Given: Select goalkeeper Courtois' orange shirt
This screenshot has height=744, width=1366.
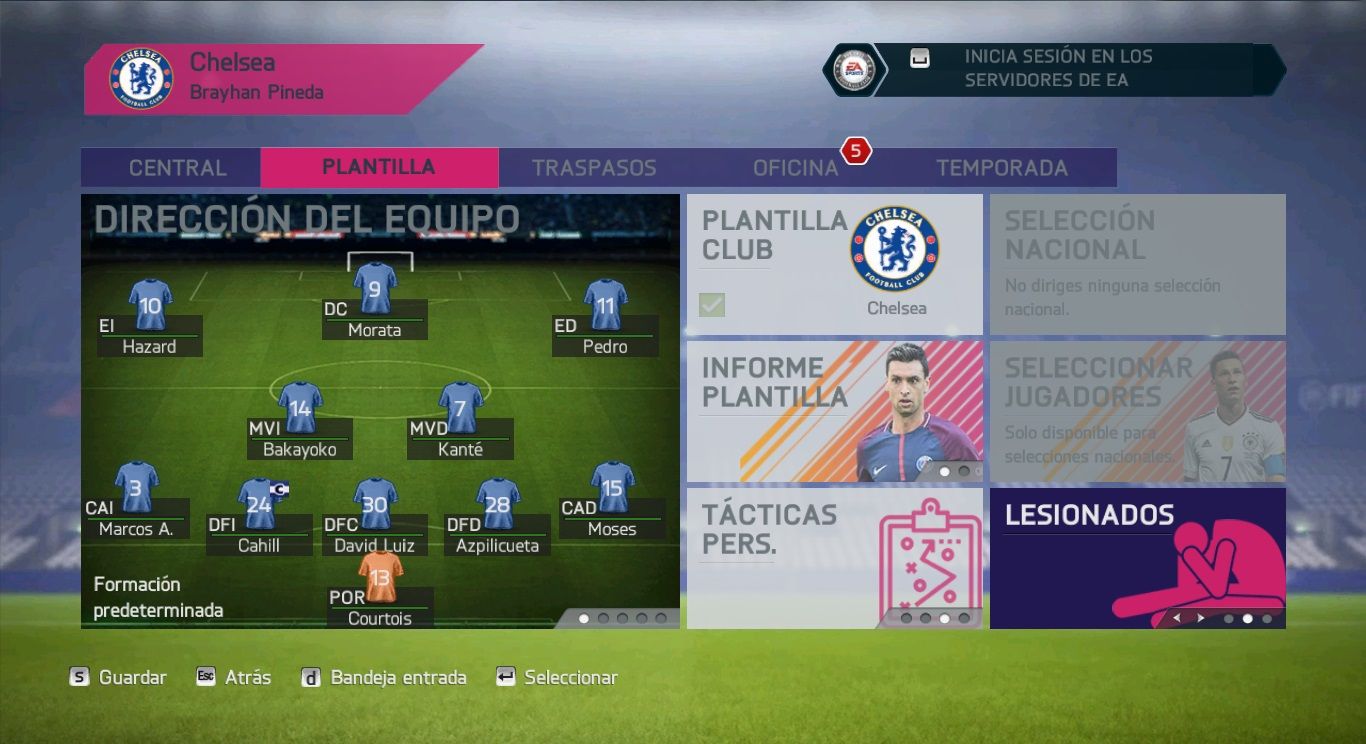Looking at the screenshot, I should coord(380,577).
